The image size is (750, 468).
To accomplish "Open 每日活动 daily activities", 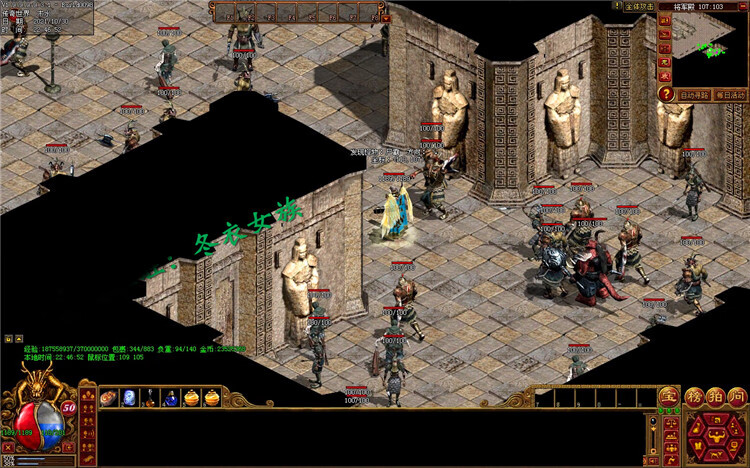I will point(731,95).
